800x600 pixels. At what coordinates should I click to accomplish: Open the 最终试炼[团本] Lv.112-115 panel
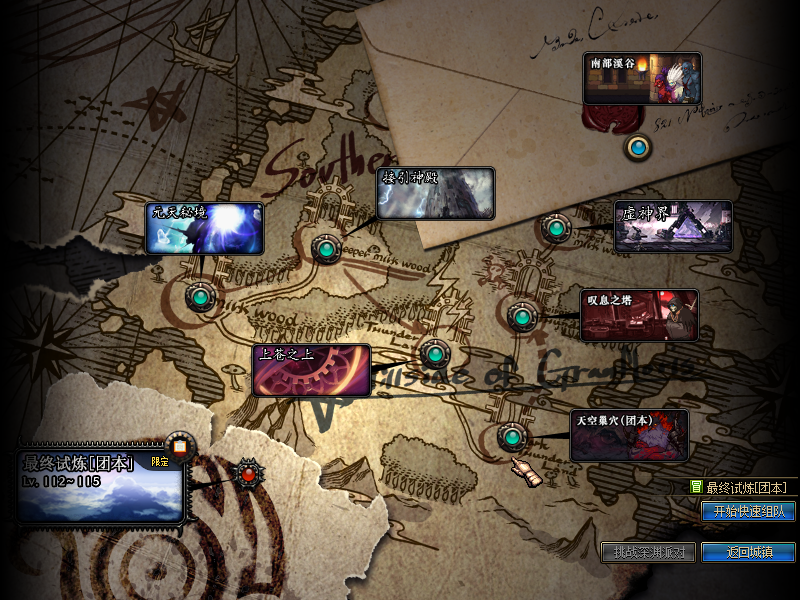pyautogui.click(x=100, y=486)
